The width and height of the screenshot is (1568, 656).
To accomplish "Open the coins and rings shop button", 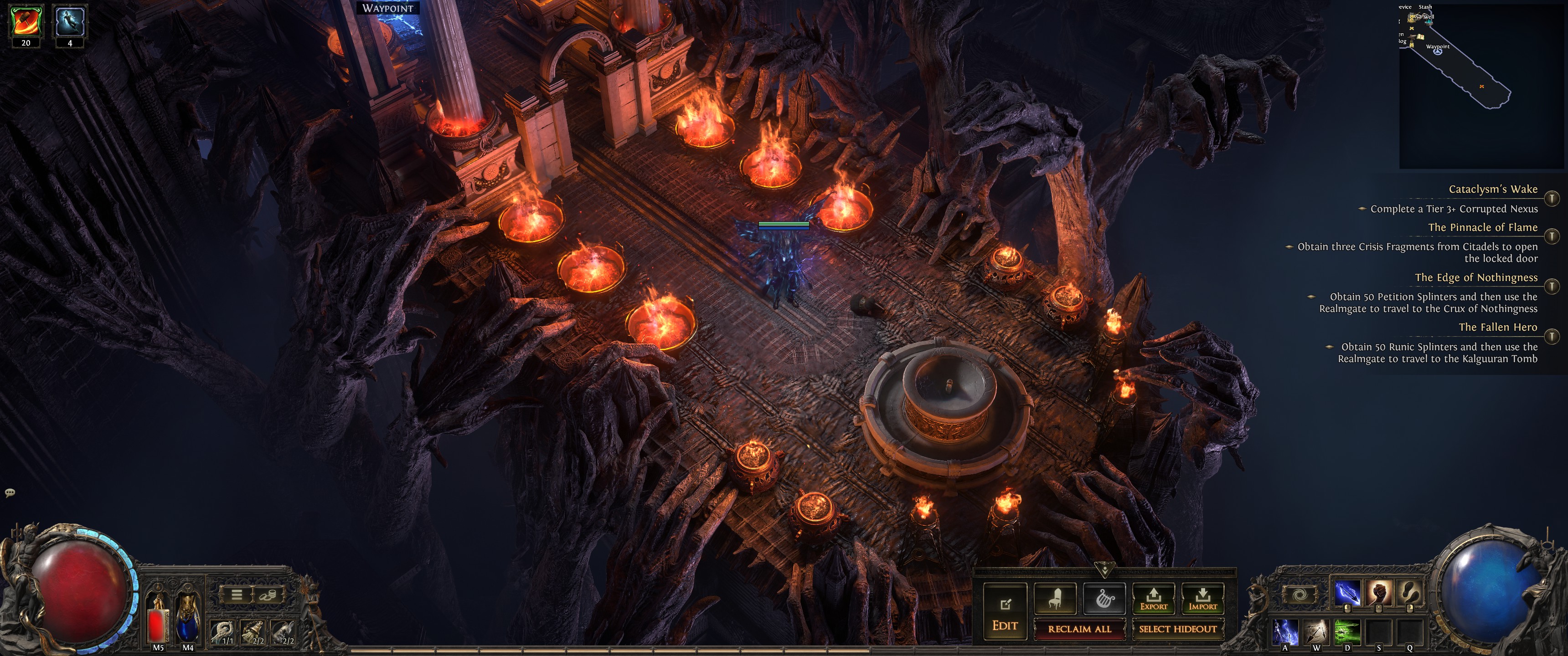I will (x=268, y=594).
